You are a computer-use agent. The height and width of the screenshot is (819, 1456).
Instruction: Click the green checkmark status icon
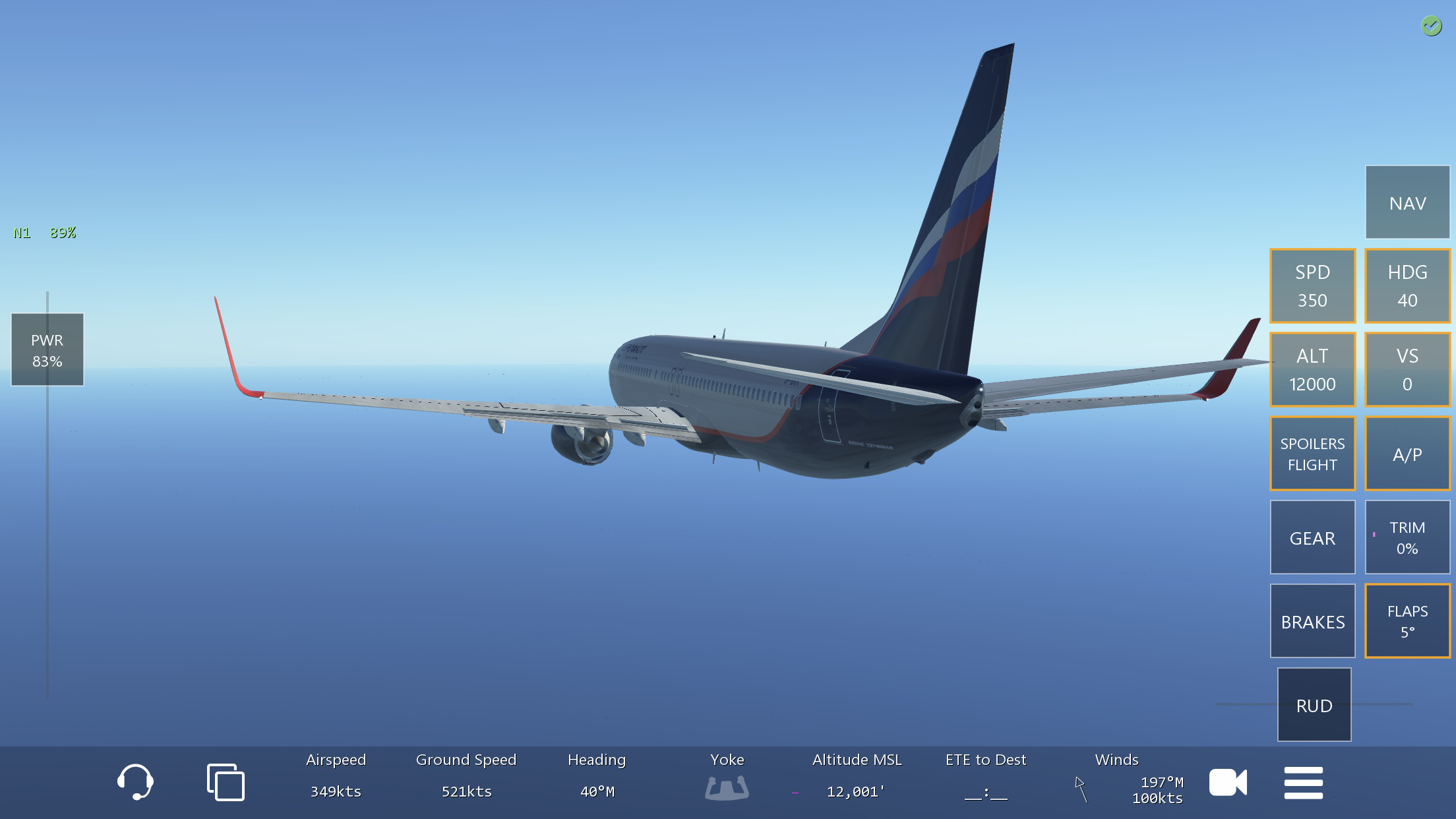pos(1431,26)
